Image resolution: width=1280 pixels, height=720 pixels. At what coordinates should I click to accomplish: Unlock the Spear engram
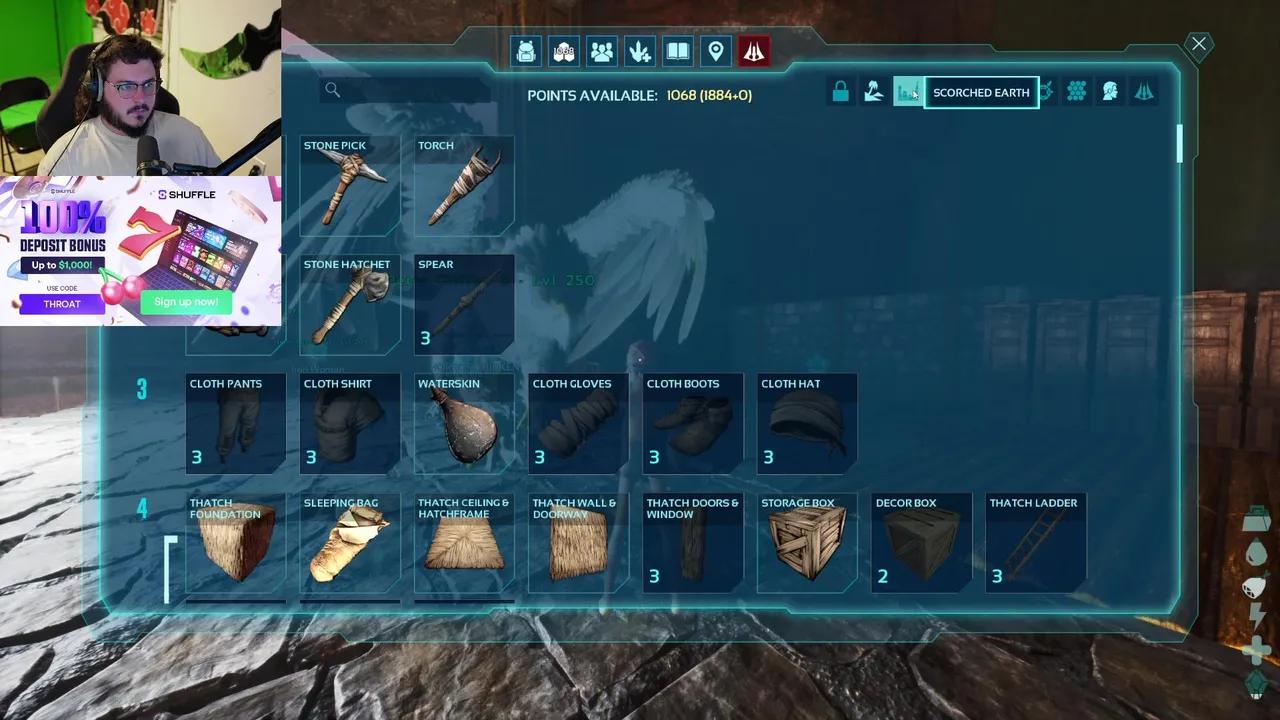(464, 305)
